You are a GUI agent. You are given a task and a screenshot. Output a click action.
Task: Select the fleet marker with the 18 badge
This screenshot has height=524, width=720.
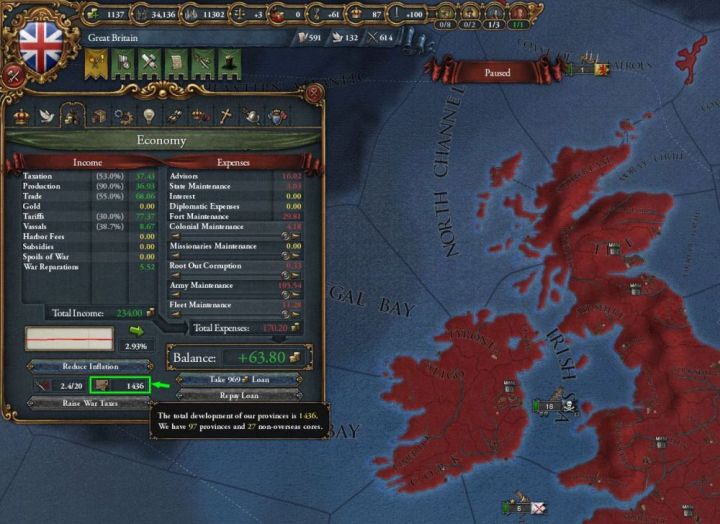point(551,406)
